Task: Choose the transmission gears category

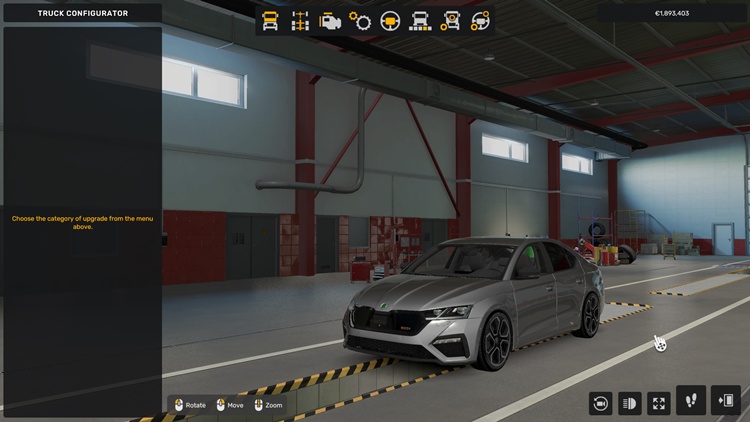Action: point(360,20)
